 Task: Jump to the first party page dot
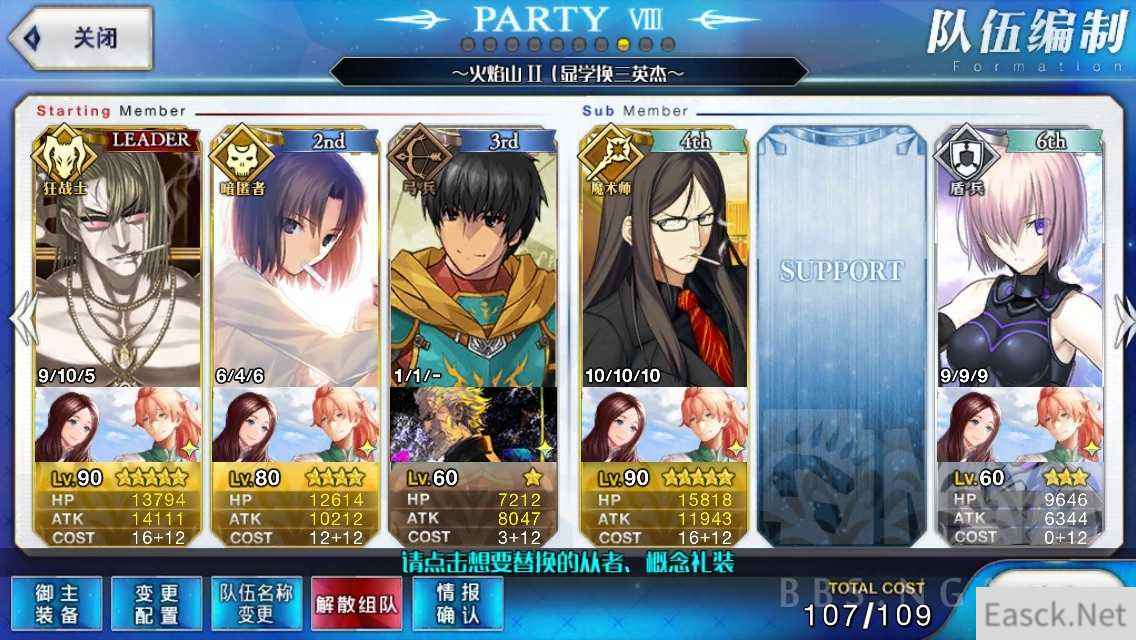(x=467, y=44)
